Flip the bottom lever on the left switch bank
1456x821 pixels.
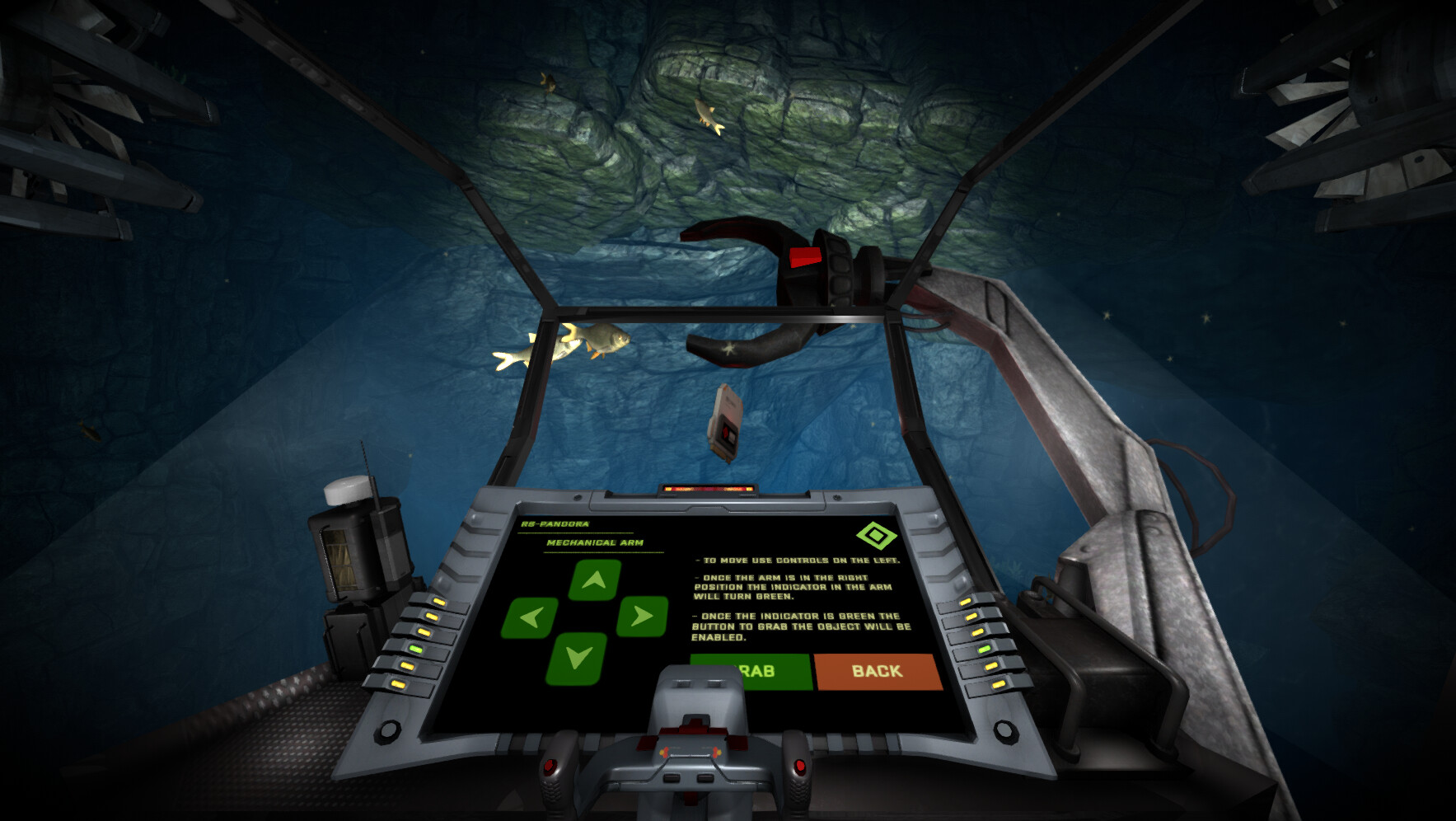[x=398, y=684]
